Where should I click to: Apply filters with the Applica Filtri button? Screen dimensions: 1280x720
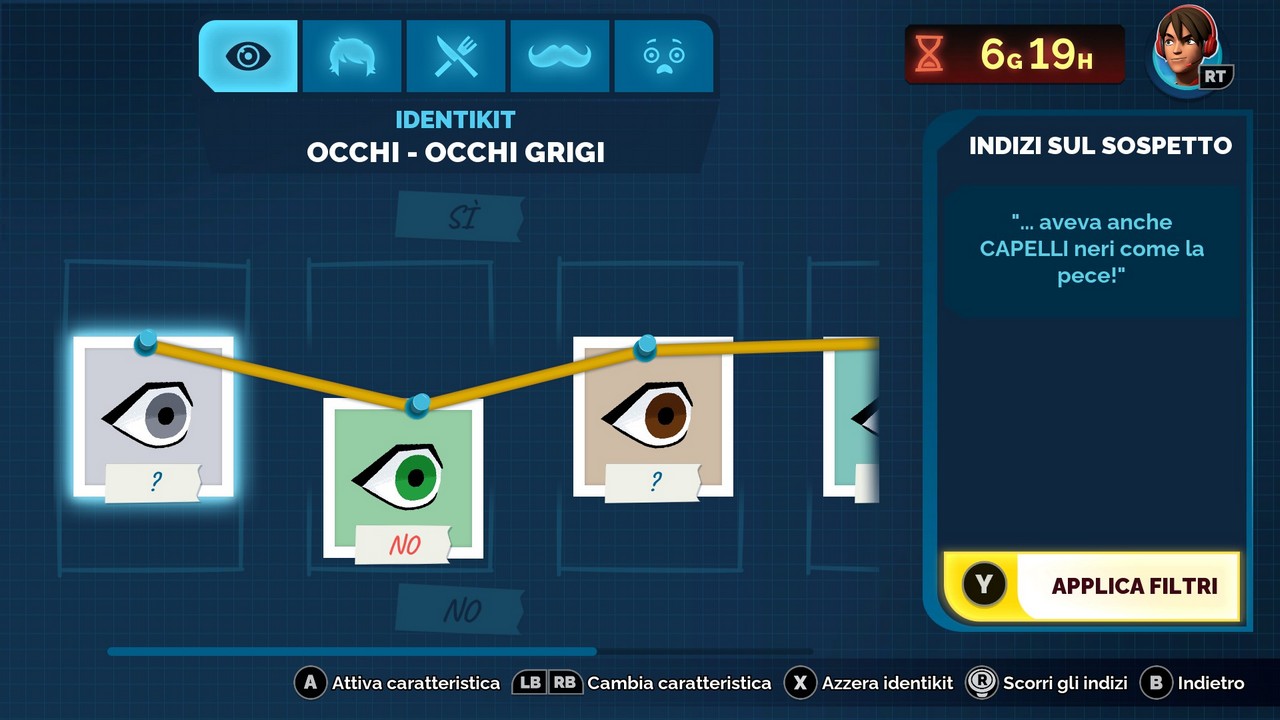click(x=1092, y=586)
